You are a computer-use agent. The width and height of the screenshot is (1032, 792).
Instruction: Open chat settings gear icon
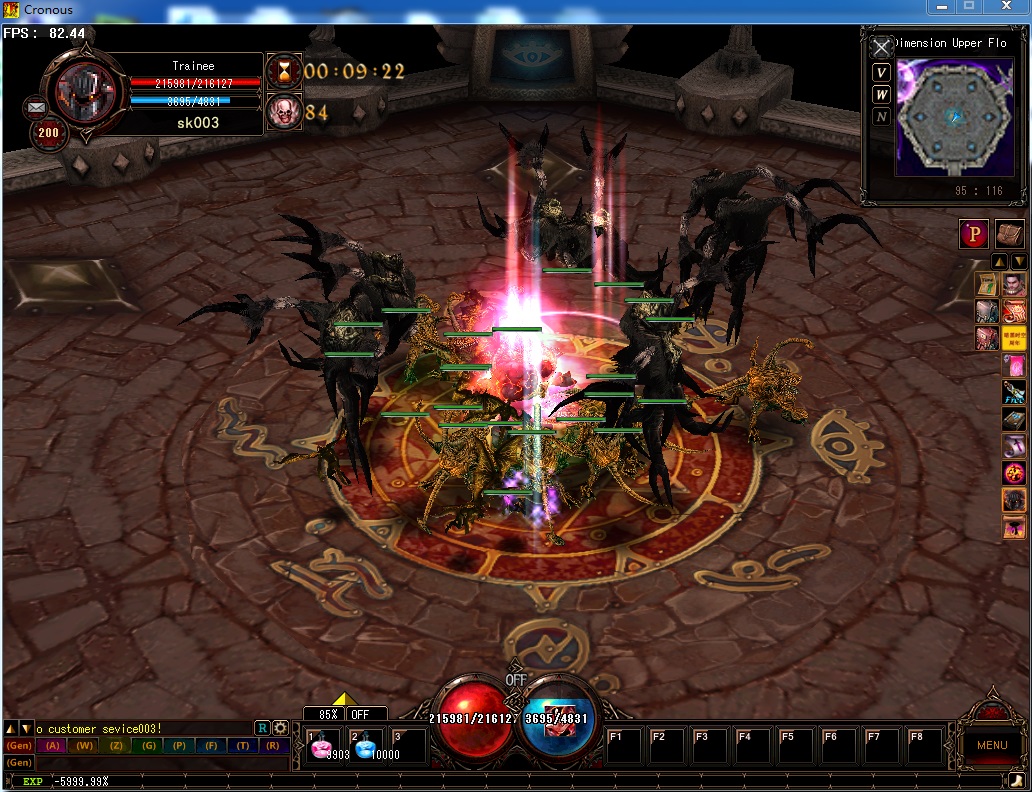coord(280,728)
